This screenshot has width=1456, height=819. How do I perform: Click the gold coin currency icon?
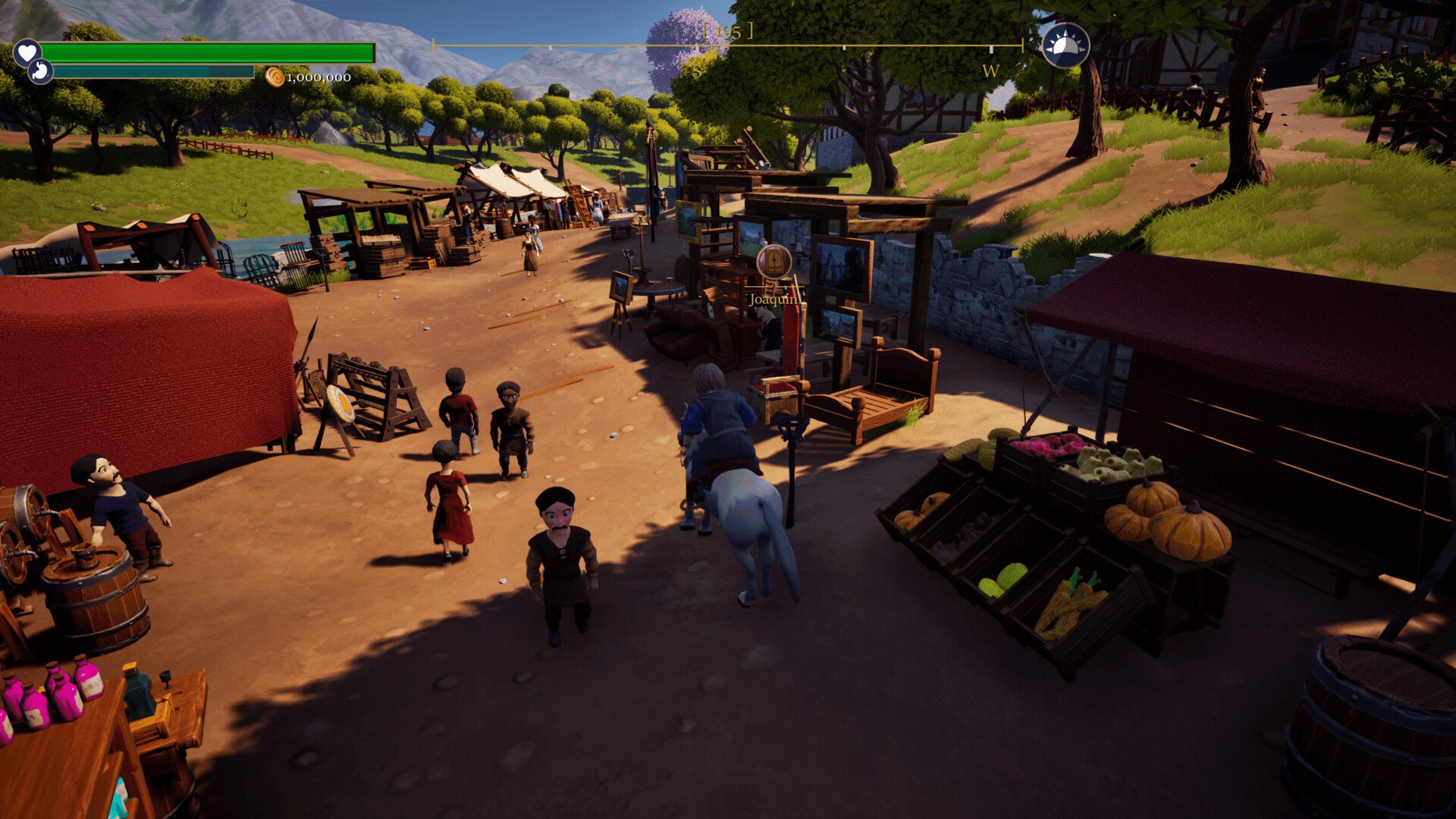tap(275, 77)
